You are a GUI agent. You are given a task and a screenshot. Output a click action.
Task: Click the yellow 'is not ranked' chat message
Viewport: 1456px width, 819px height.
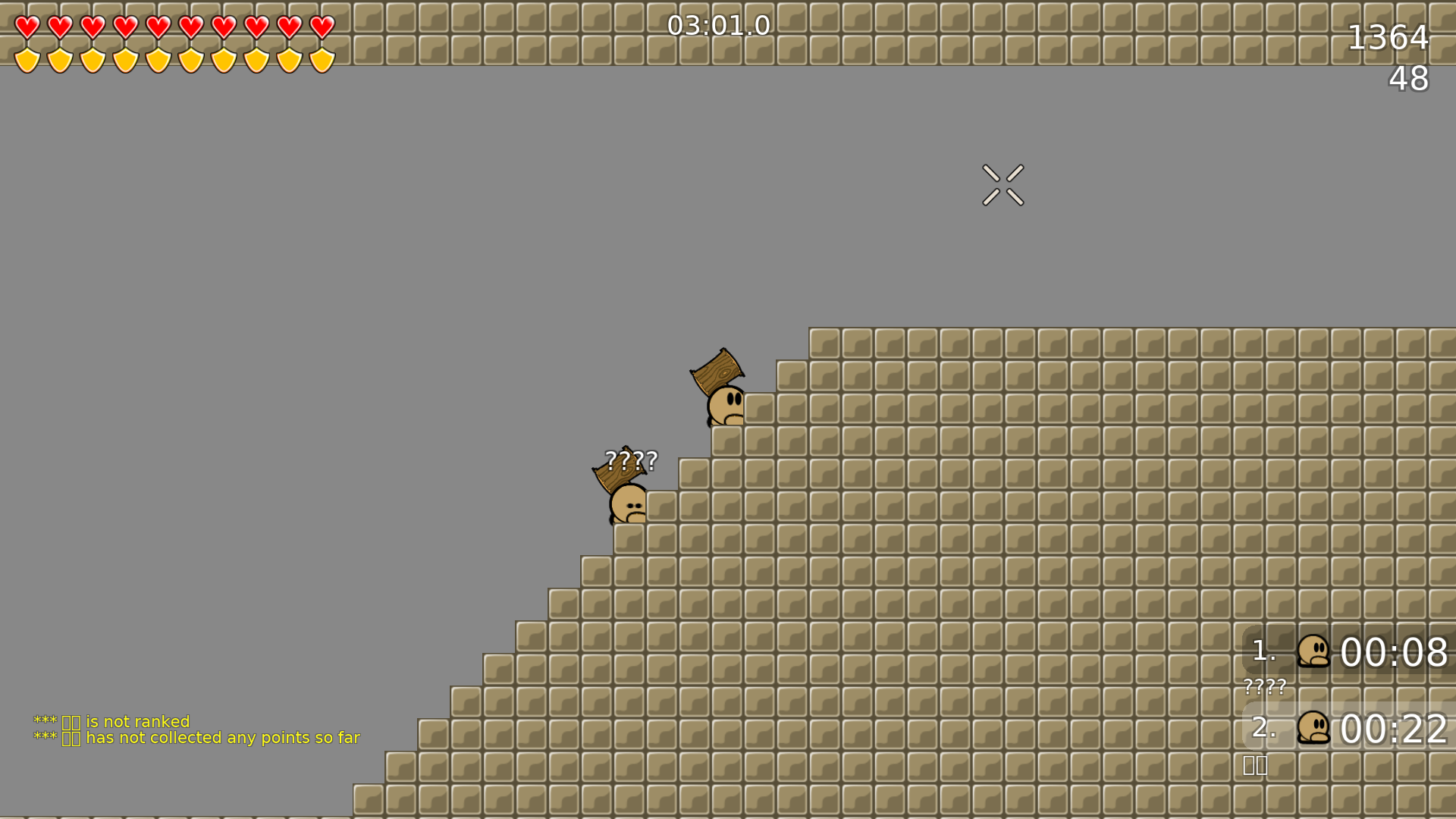[x=111, y=722]
